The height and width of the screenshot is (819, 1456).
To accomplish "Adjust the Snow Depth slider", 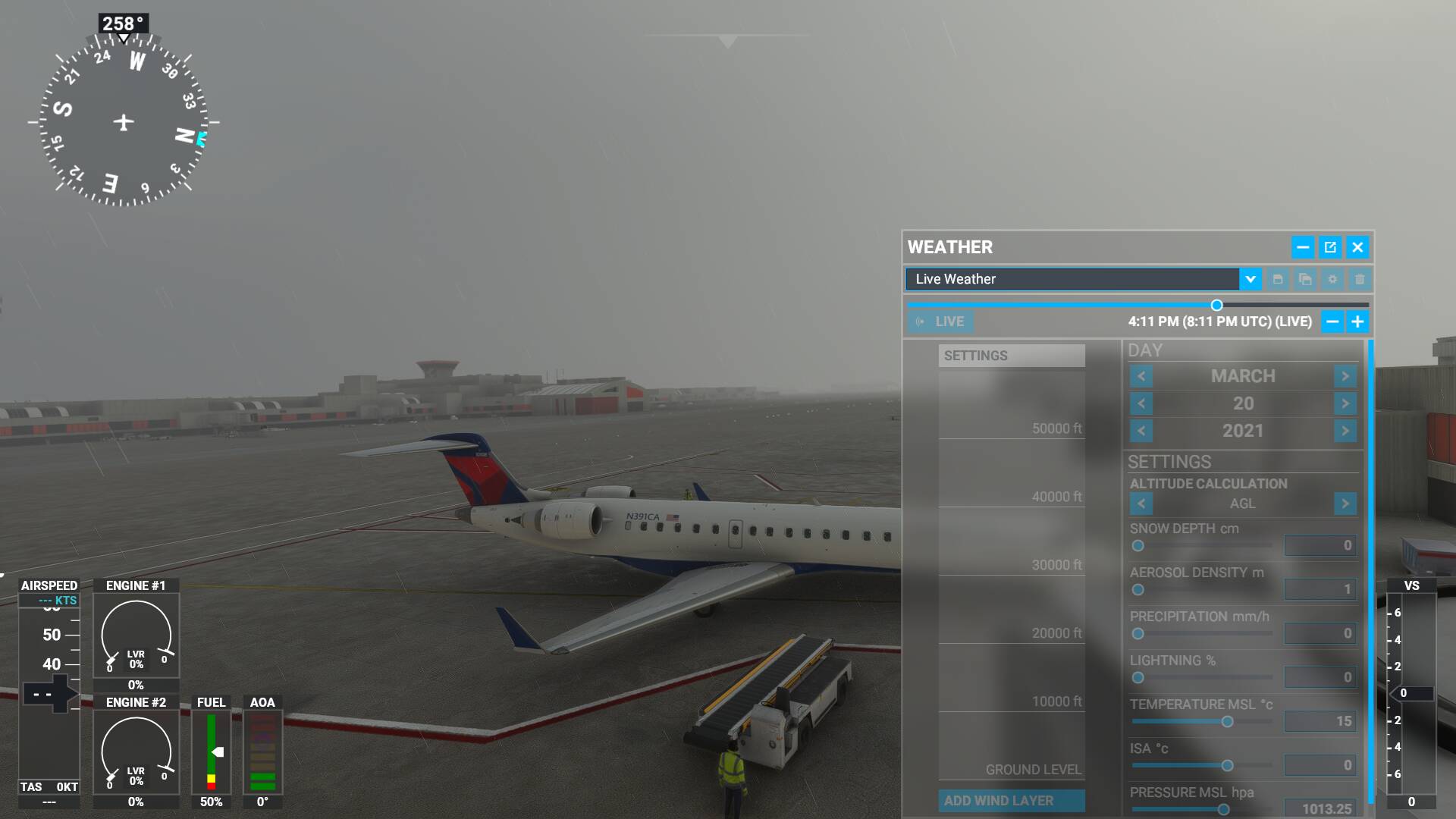I will pos(1138,546).
